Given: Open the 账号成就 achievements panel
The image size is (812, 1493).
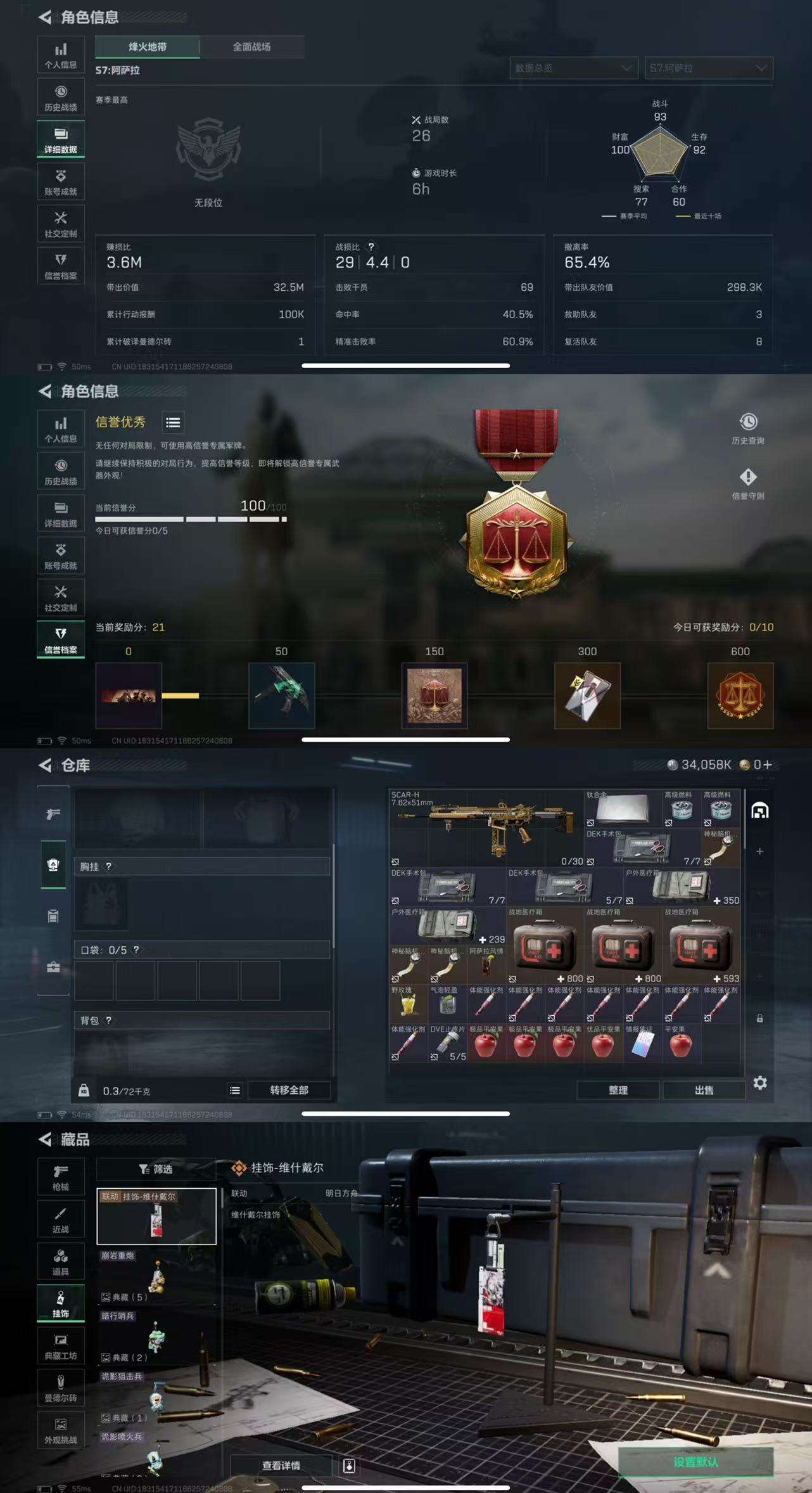Looking at the screenshot, I should point(61,181).
